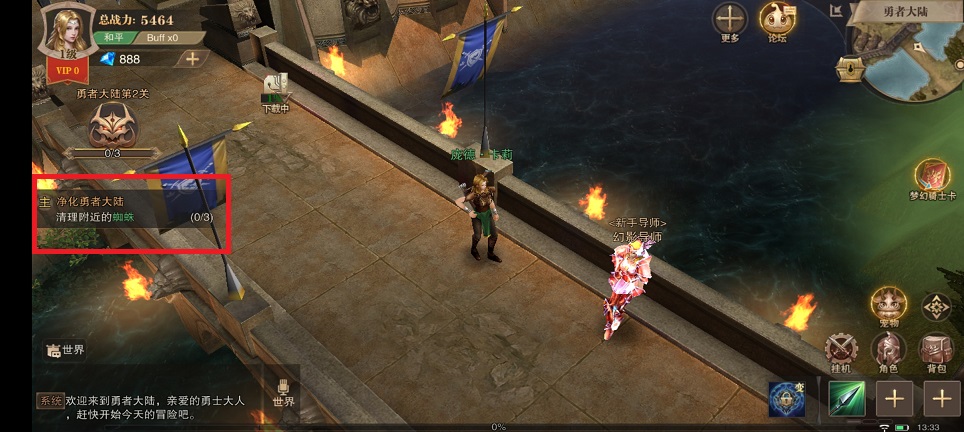Open the 角色 character sheet
The height and width of the screenshot is (432, 964).
pyautogui.click(x=888, y=350)
